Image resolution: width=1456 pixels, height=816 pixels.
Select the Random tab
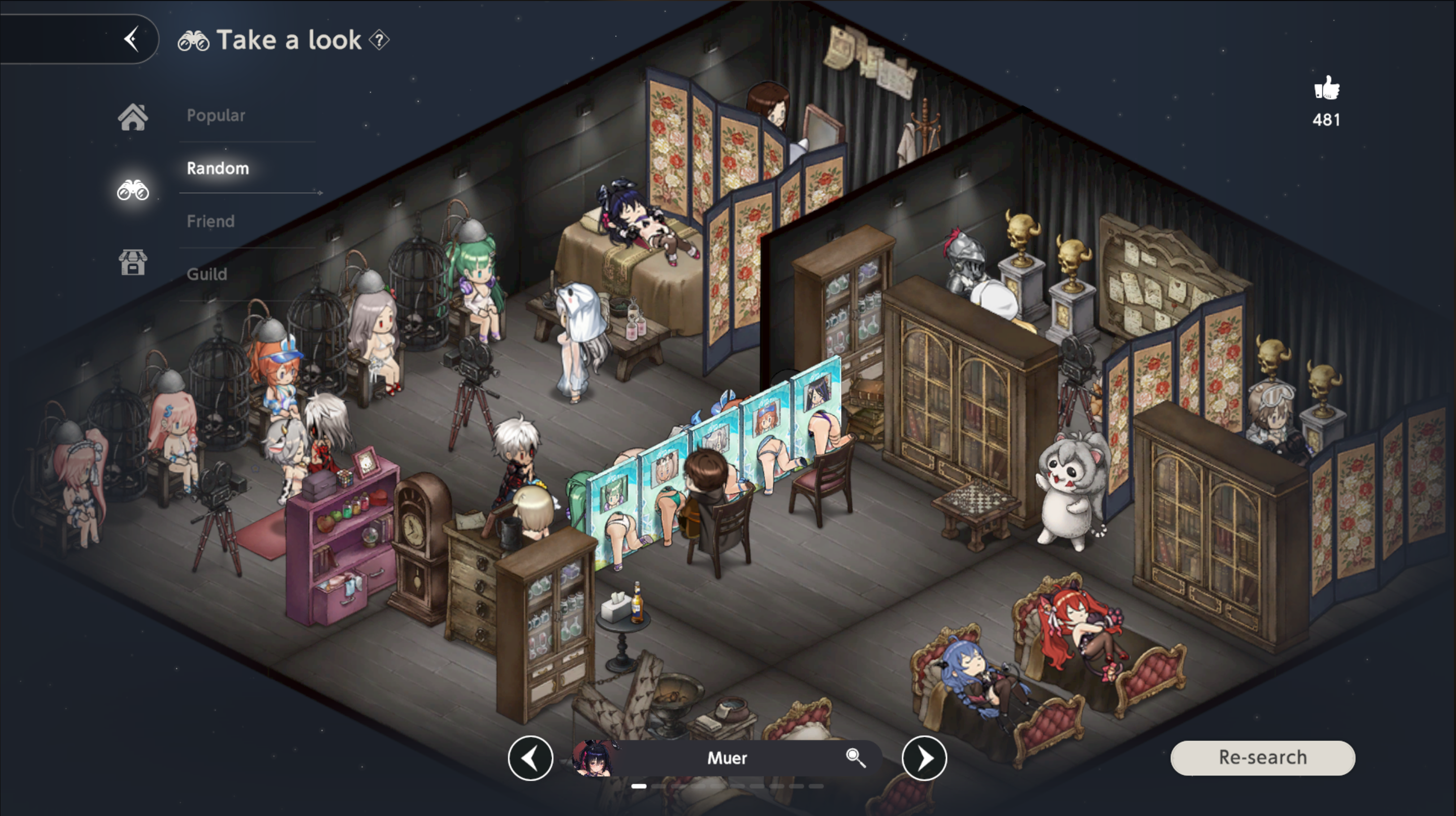218,169
